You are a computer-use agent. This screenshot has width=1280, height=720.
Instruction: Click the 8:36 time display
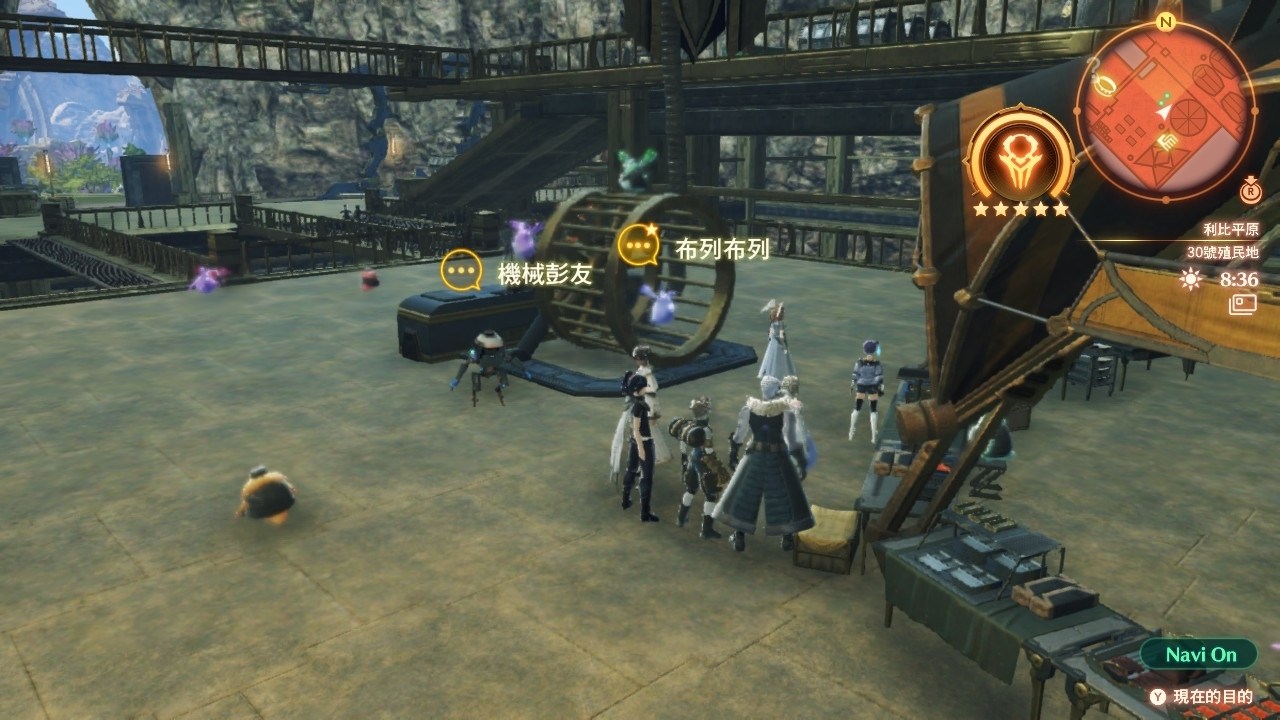[1238, 279]
